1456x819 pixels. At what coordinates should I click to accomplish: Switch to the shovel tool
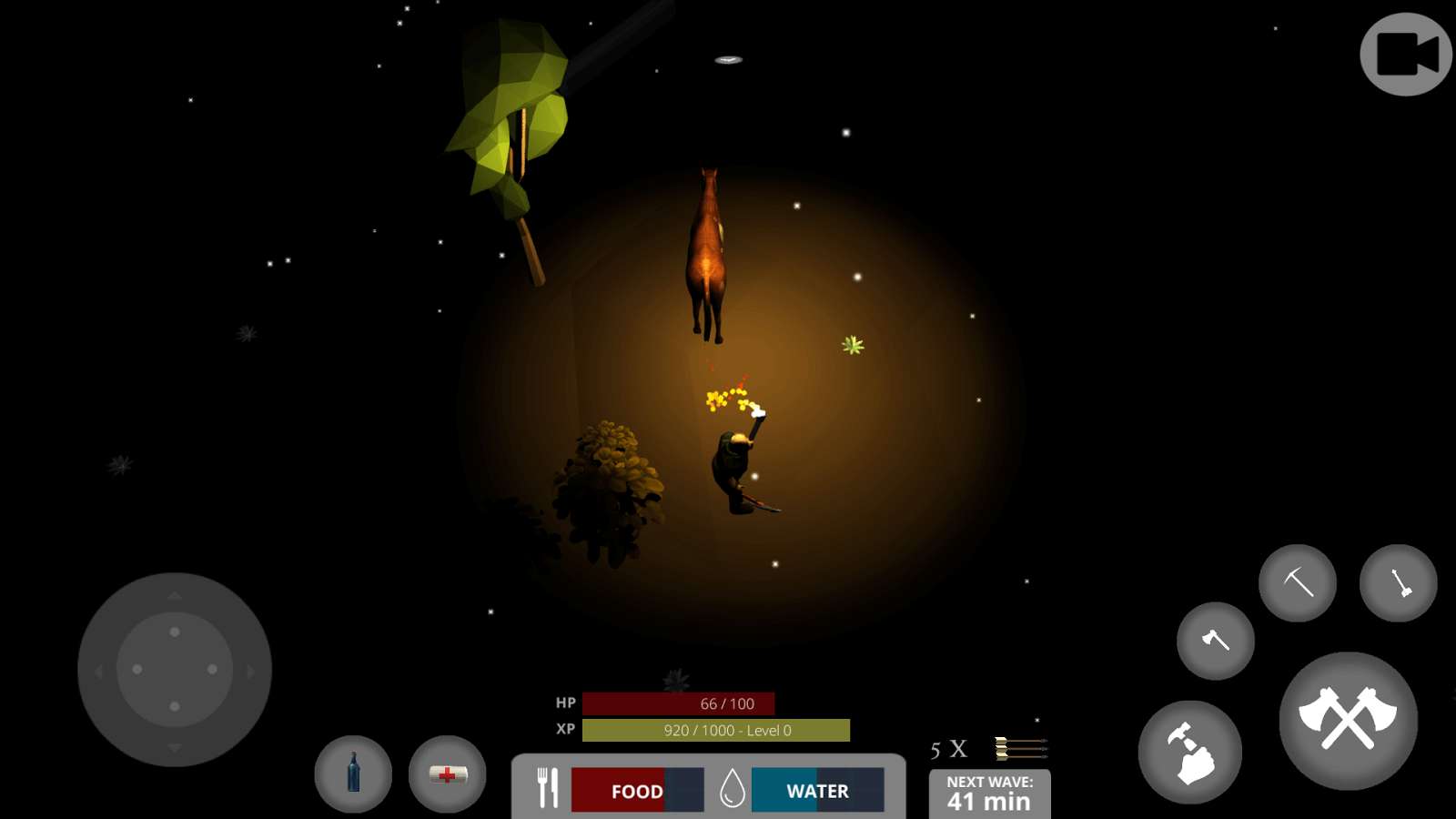[x=1398, y=582]
